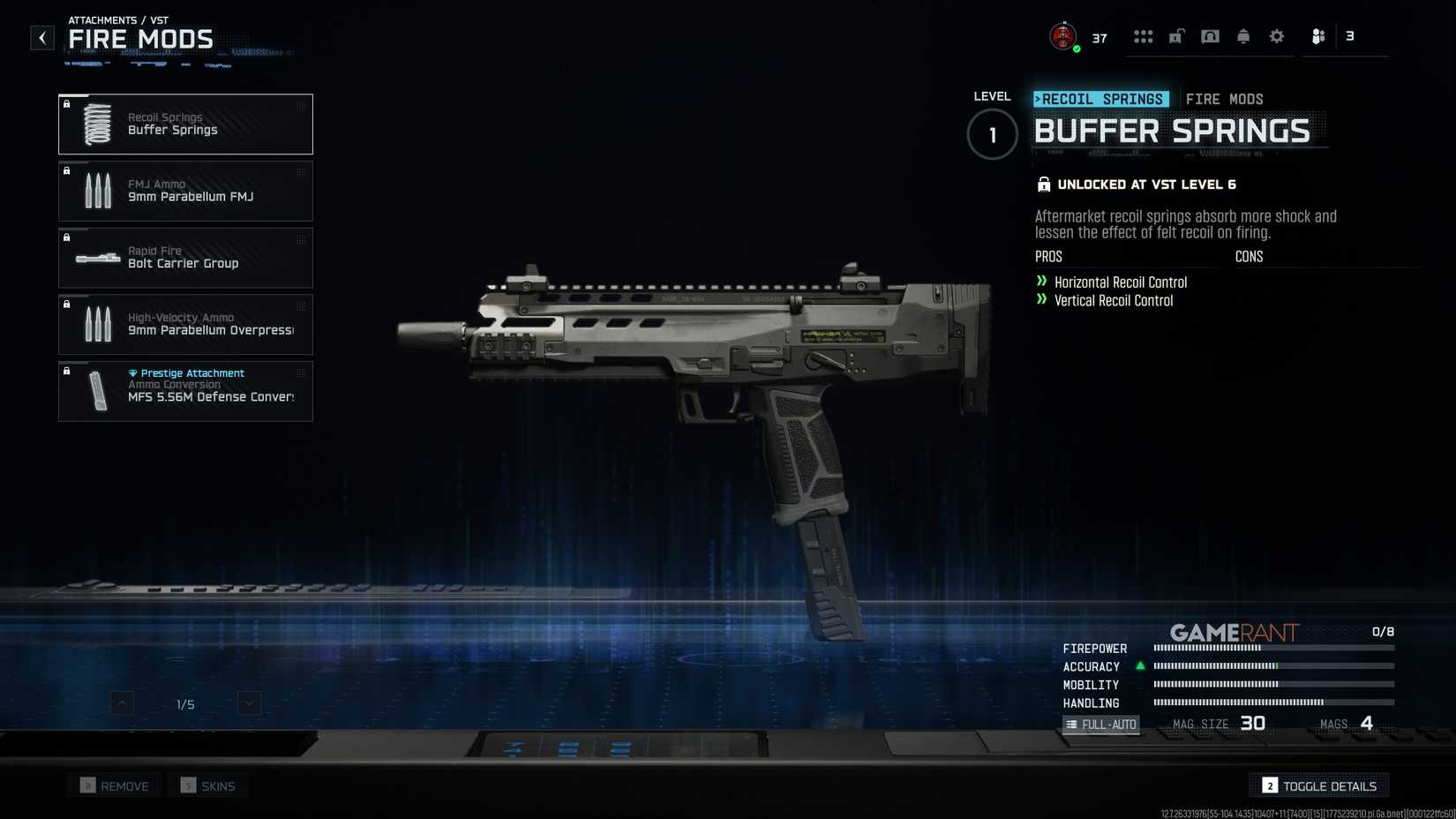
Task: Click the TOGGLE DETAILS button
Action: pyautogui.click(x=1318, y=785)
